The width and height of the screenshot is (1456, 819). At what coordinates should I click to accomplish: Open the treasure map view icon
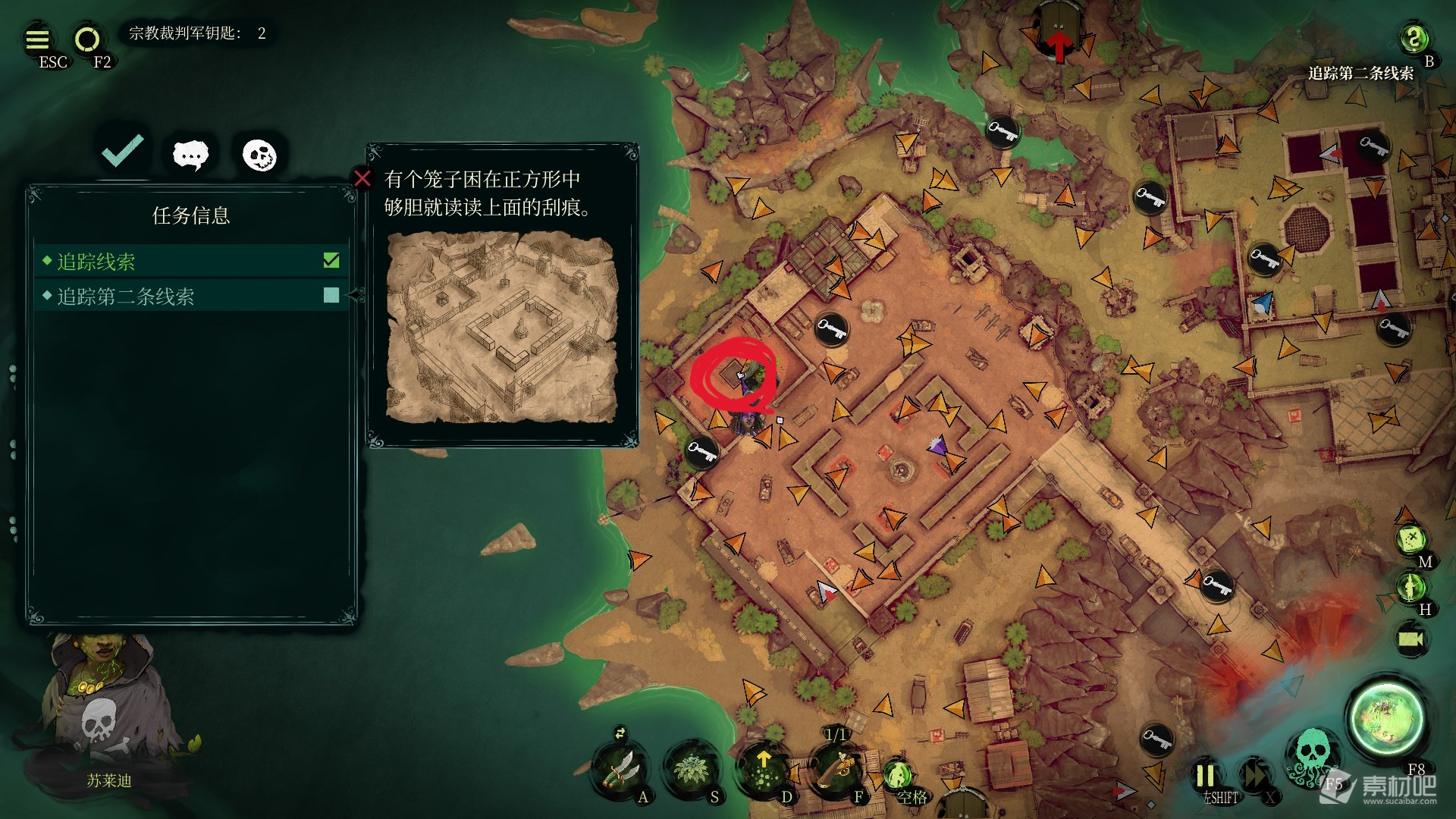click(x=1410, y=539)
